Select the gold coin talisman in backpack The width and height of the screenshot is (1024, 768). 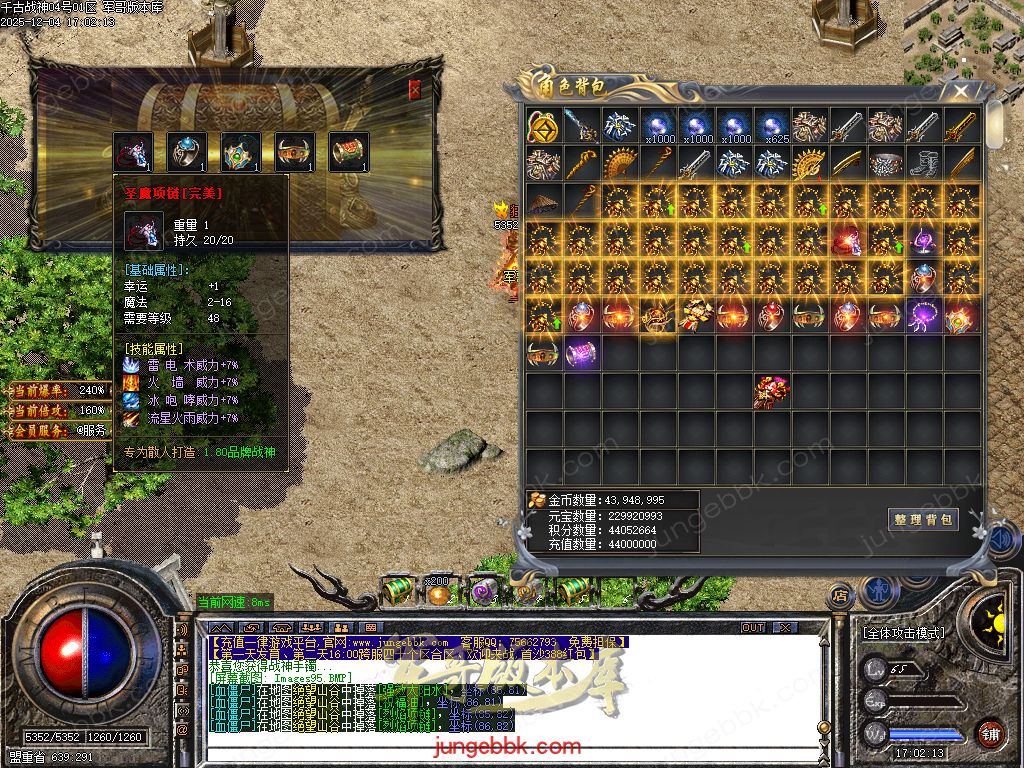544,126
